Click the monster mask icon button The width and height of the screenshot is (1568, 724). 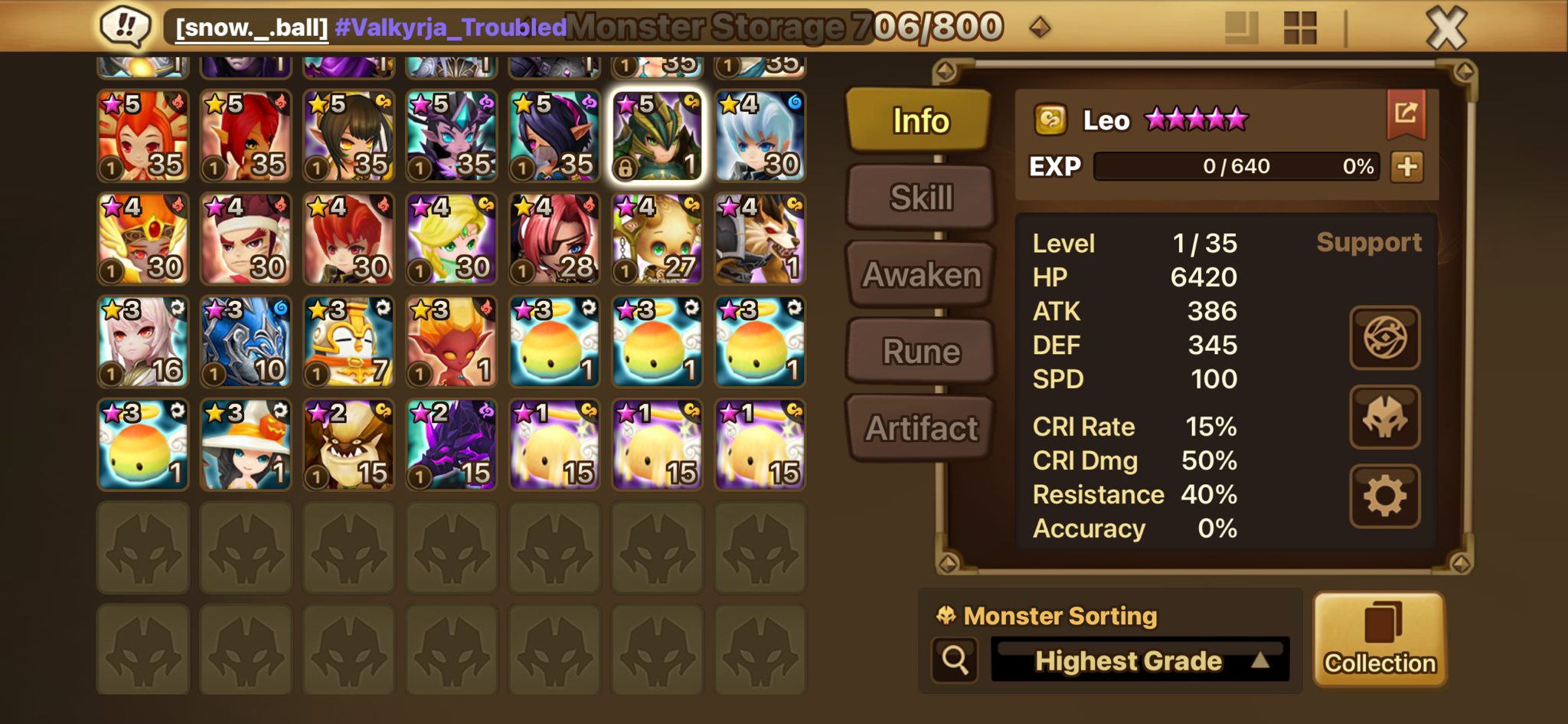tap(1384, 418)
